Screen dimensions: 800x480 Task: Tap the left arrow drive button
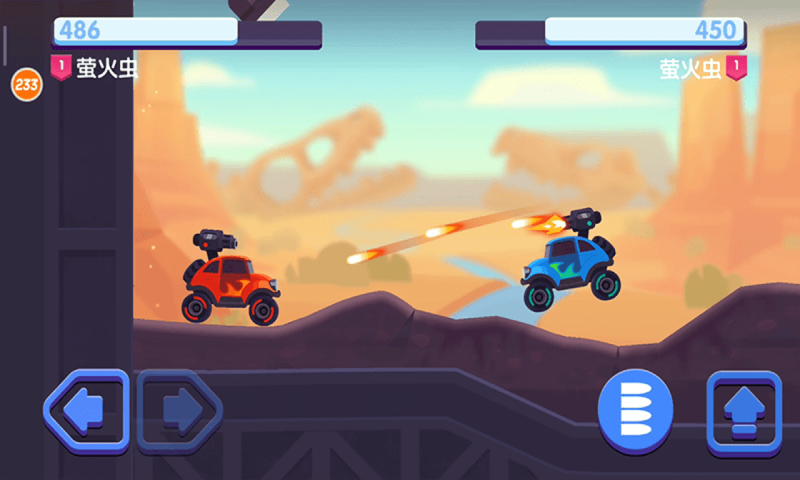point(86,408)
